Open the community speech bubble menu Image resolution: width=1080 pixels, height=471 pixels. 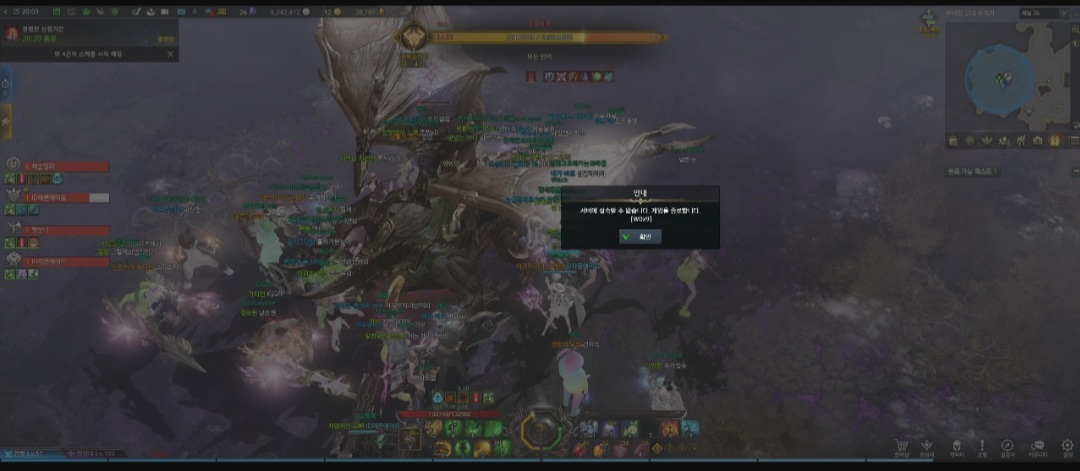click(x=1037, y=446)
